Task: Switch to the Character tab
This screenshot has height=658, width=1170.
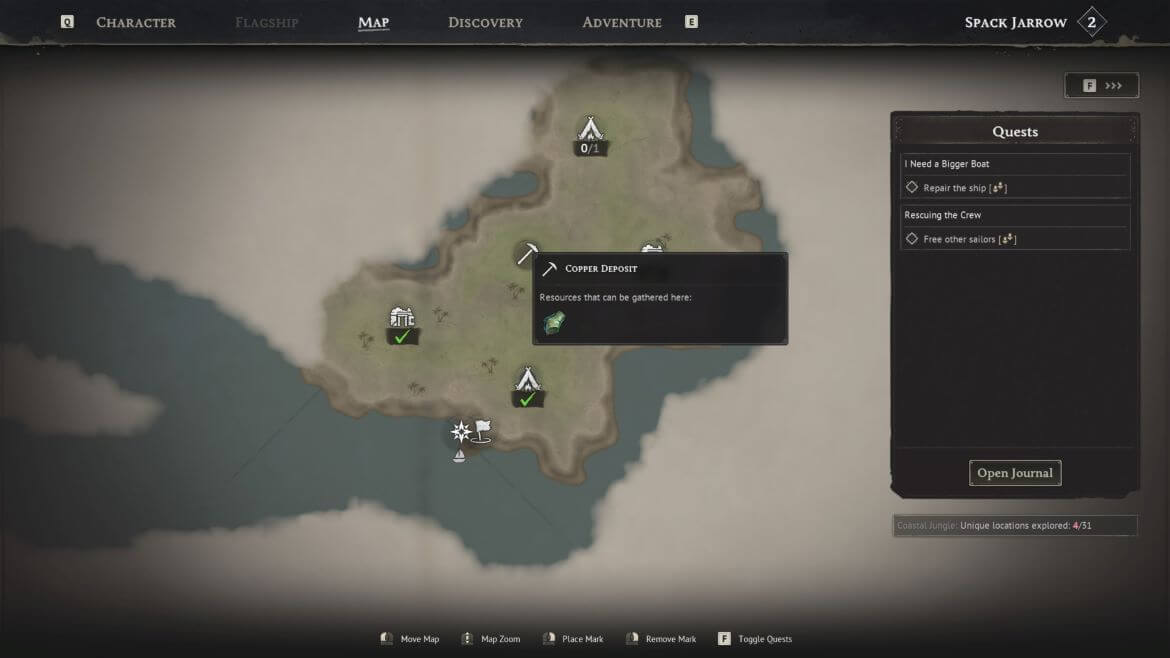Action: [135, 22]
